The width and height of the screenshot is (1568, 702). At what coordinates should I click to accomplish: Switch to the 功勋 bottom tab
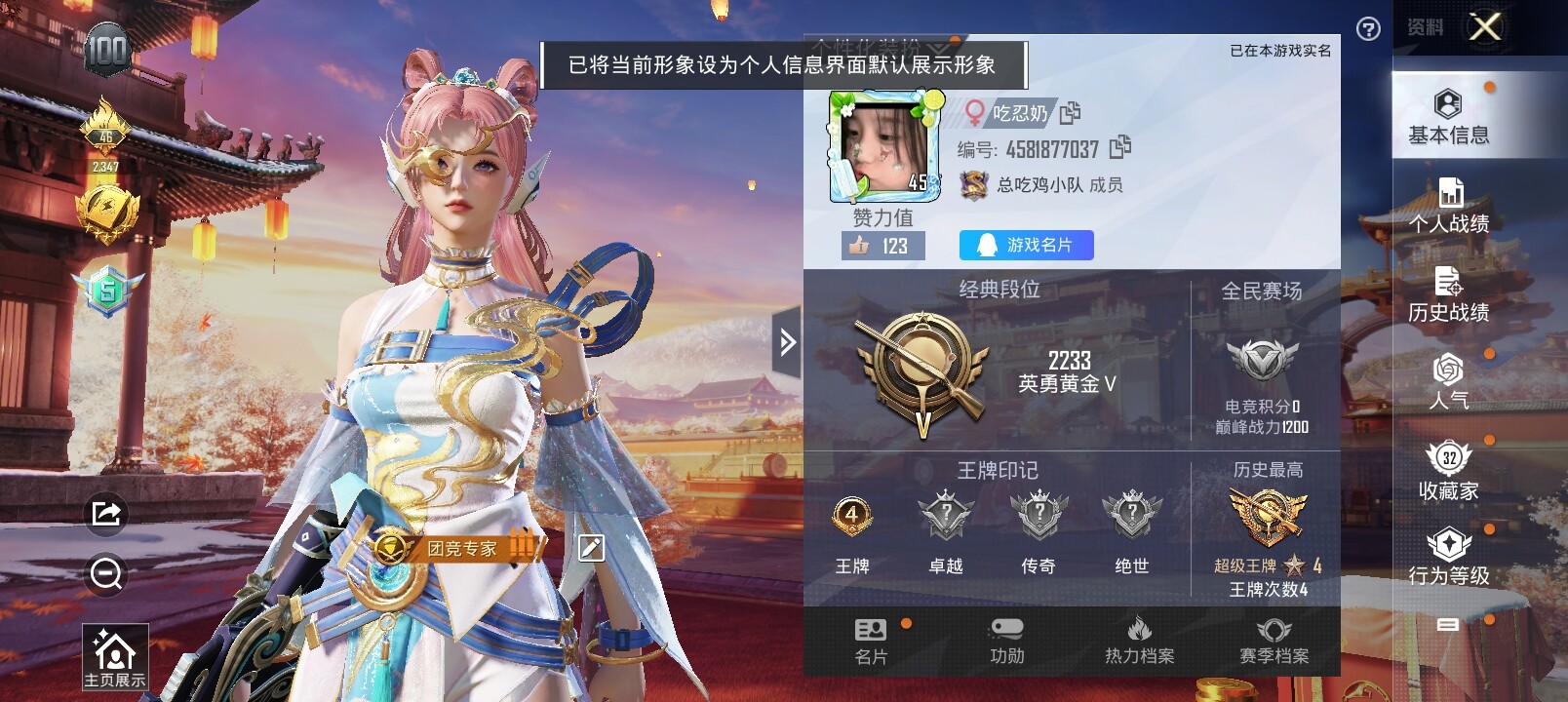pyautogui.click(x=1006, y=642)
